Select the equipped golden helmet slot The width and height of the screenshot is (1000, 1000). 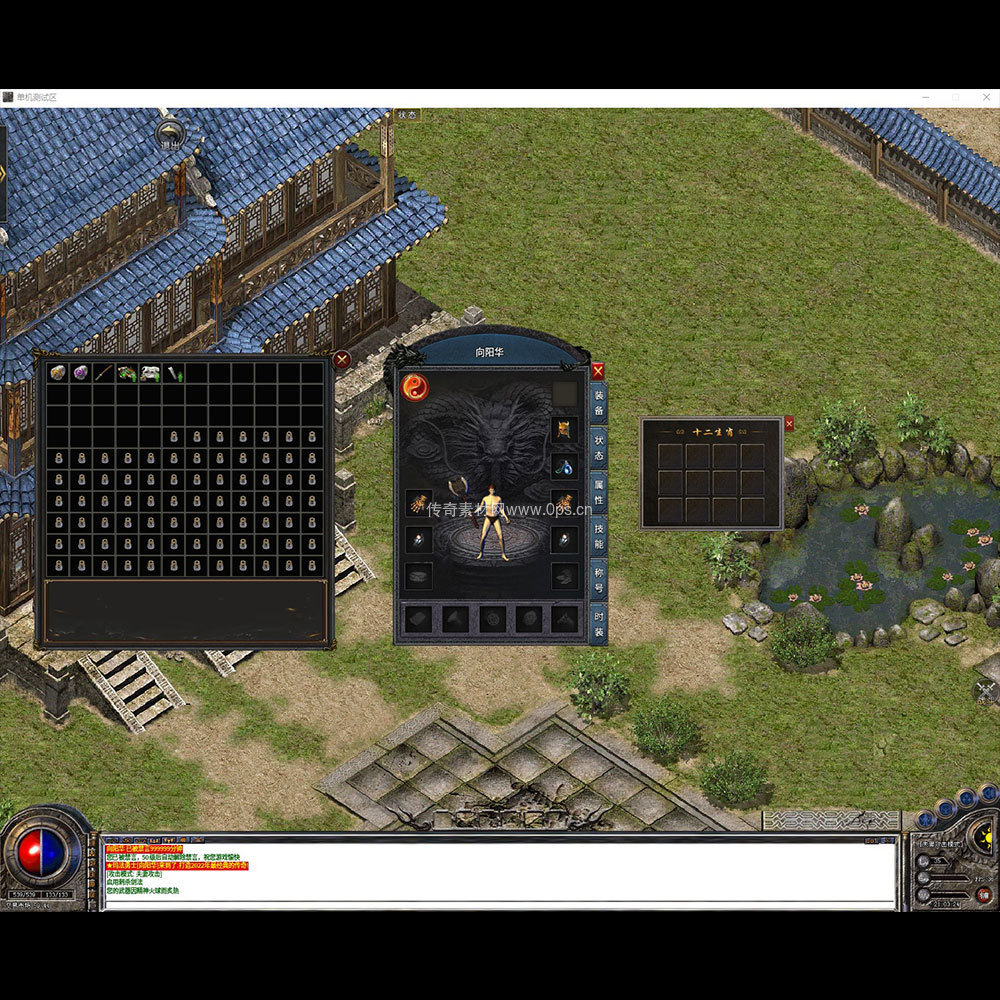[564, 430]
